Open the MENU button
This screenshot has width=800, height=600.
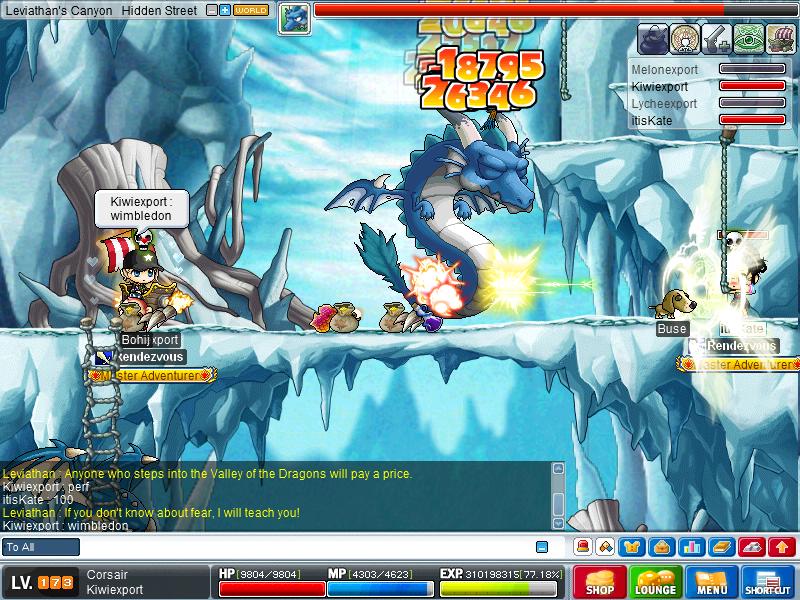(x=712, y=582)
